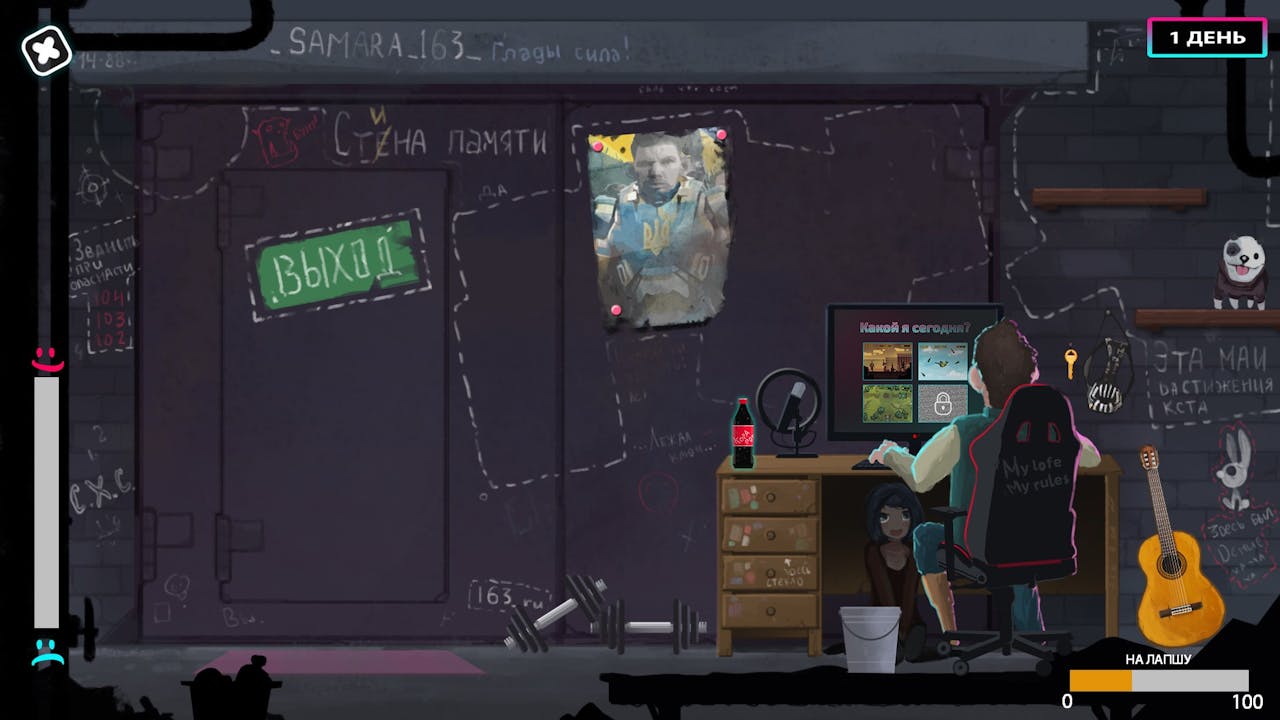Click the "Какой я сегодня?" header
Screen dimensions: 1280x720
pos(915,327)
